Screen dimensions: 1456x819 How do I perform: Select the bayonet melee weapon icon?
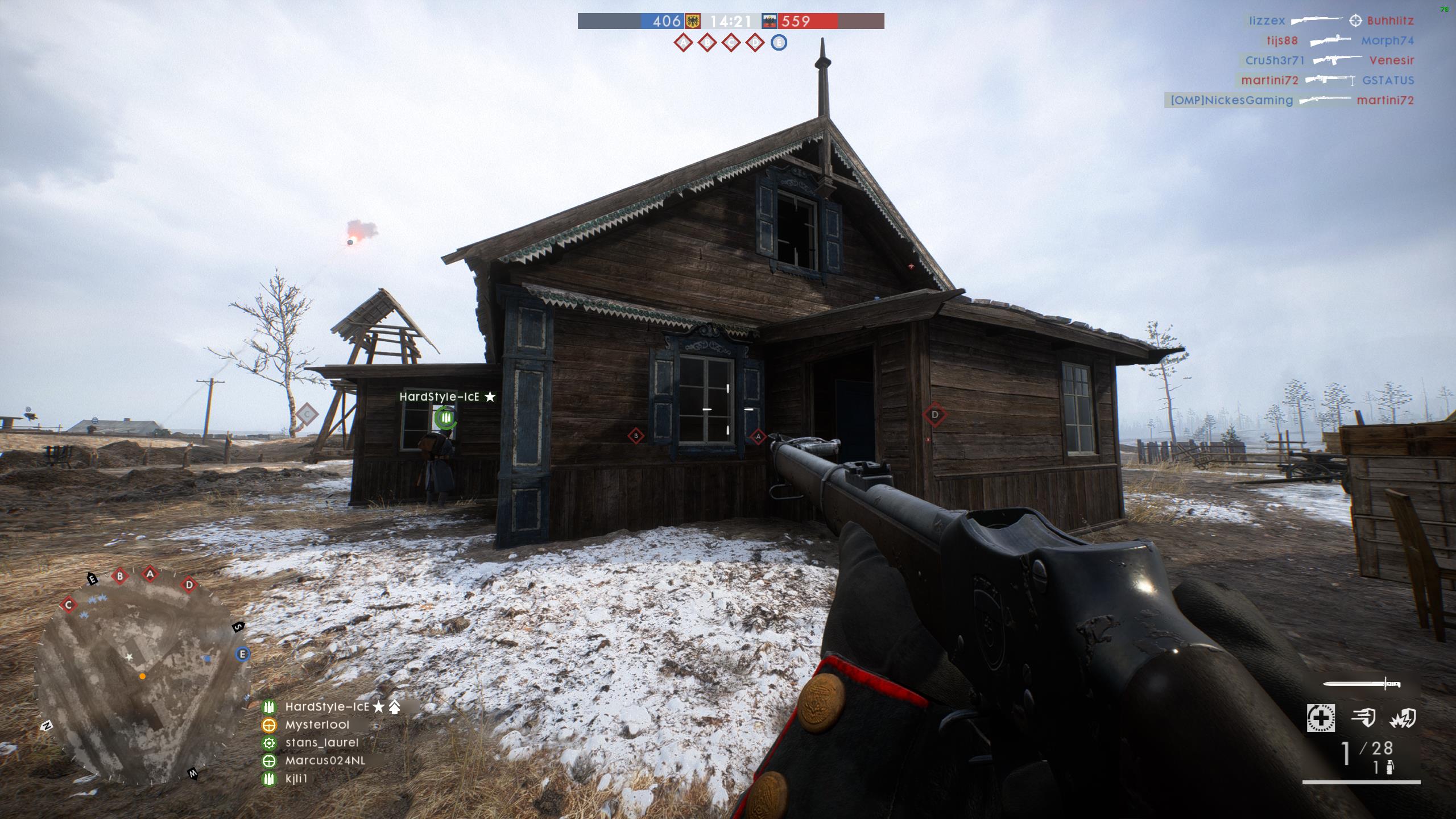click(x=1362, y=685)
